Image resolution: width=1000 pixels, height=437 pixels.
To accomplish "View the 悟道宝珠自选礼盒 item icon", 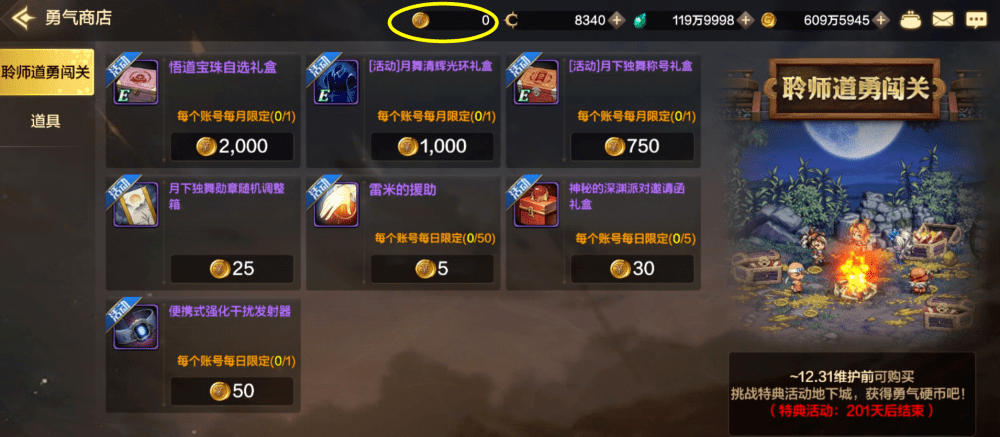I will (x=137, y=84).
